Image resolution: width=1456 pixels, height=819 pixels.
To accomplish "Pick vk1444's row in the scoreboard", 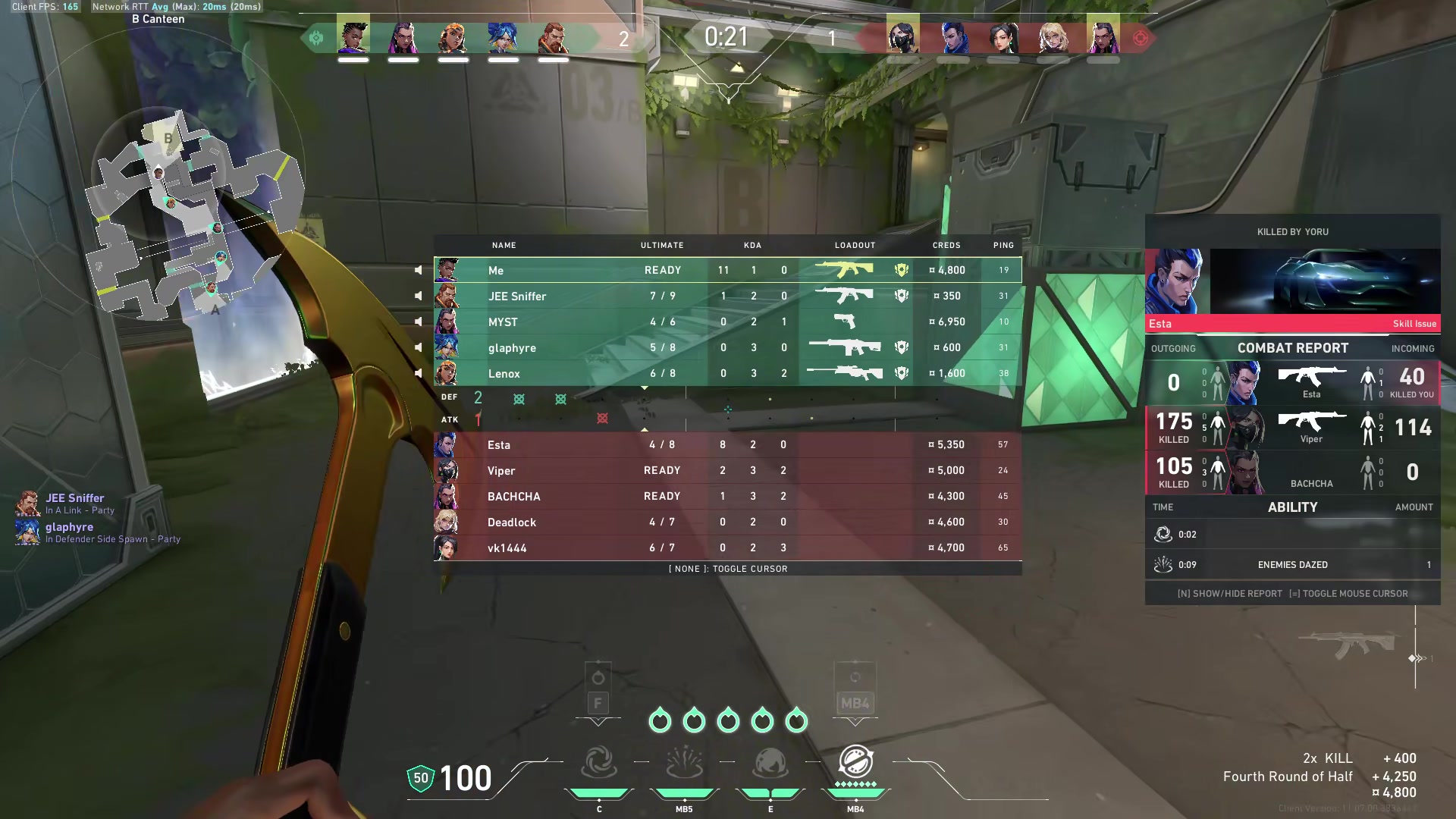I will click(x=726, y=548).
